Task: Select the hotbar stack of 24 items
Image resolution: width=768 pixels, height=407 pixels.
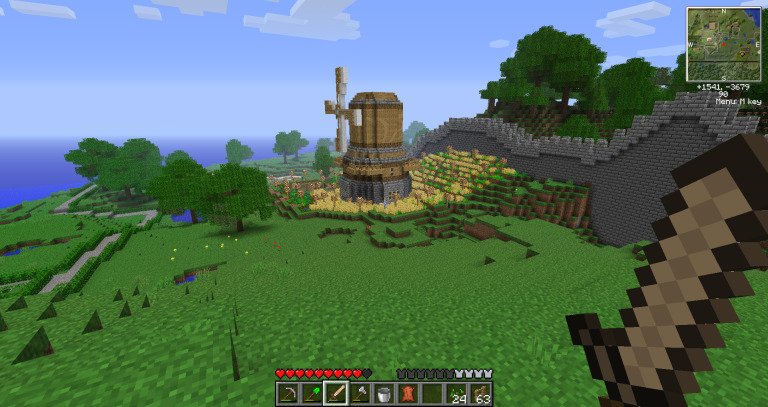Action: click(x=457, y=394)
